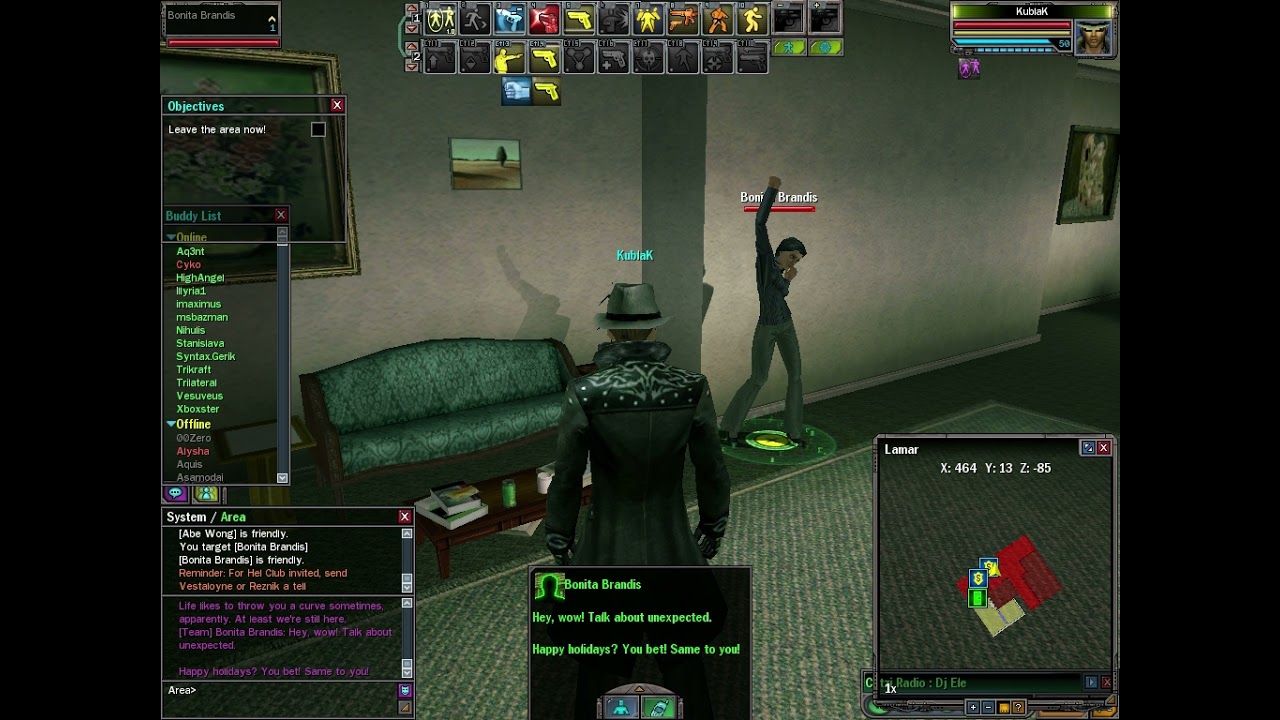Collapse the Offline buddies group
Viewport: 1280px width, 720px height.
[x=171, y=424]
